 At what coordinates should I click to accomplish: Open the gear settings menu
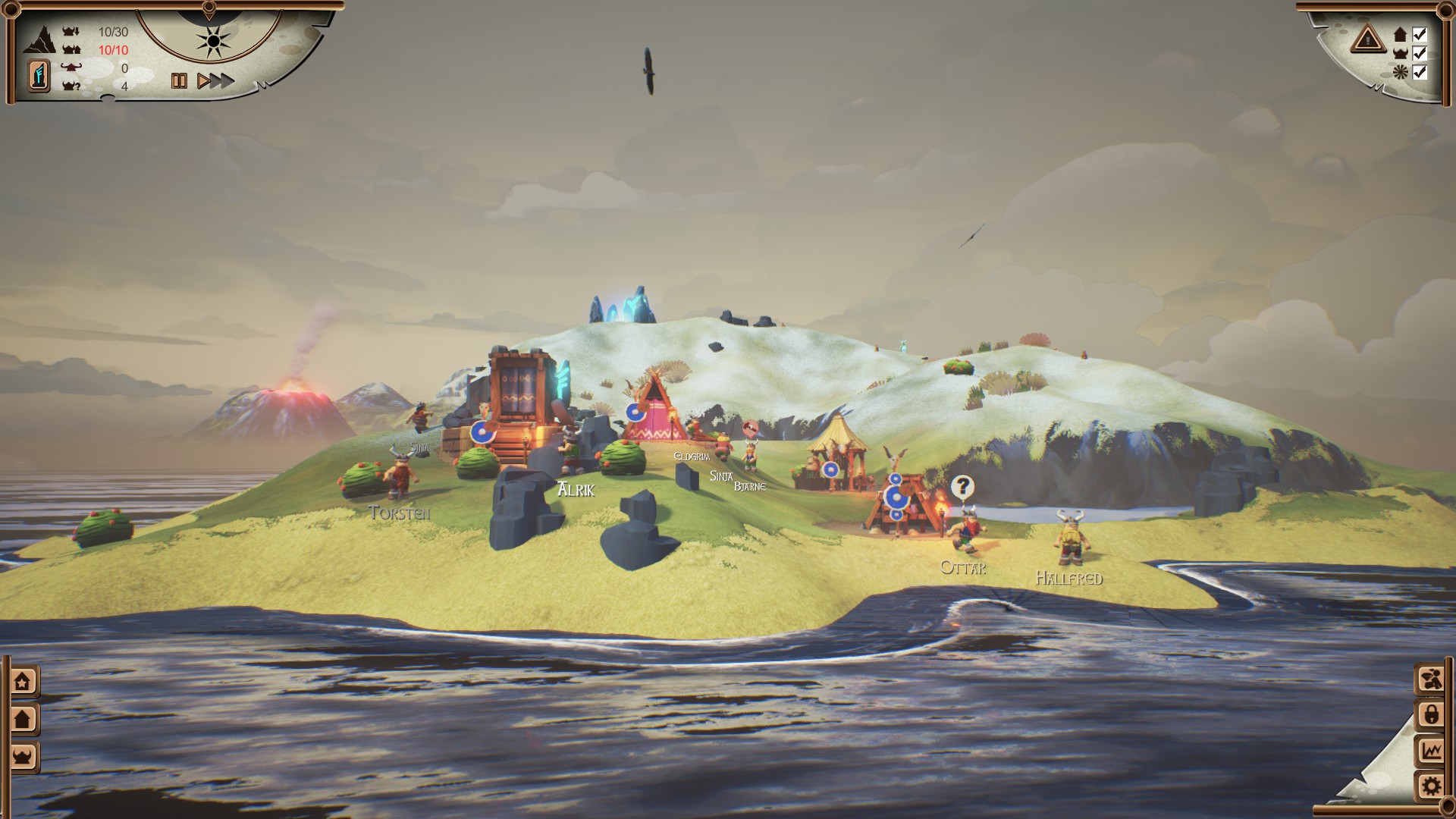1431,786
